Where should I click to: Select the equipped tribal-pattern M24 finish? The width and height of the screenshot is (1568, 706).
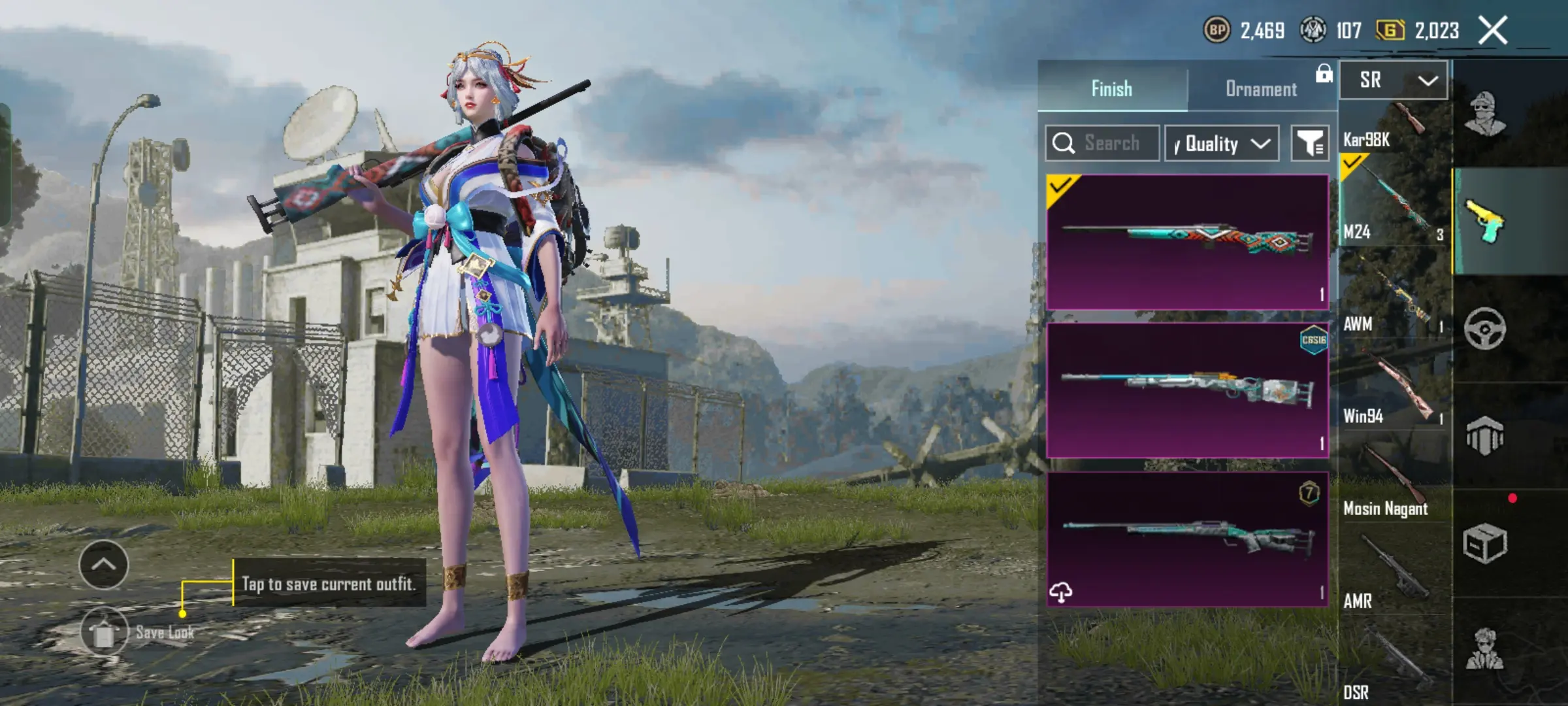tap(1187, 241)
